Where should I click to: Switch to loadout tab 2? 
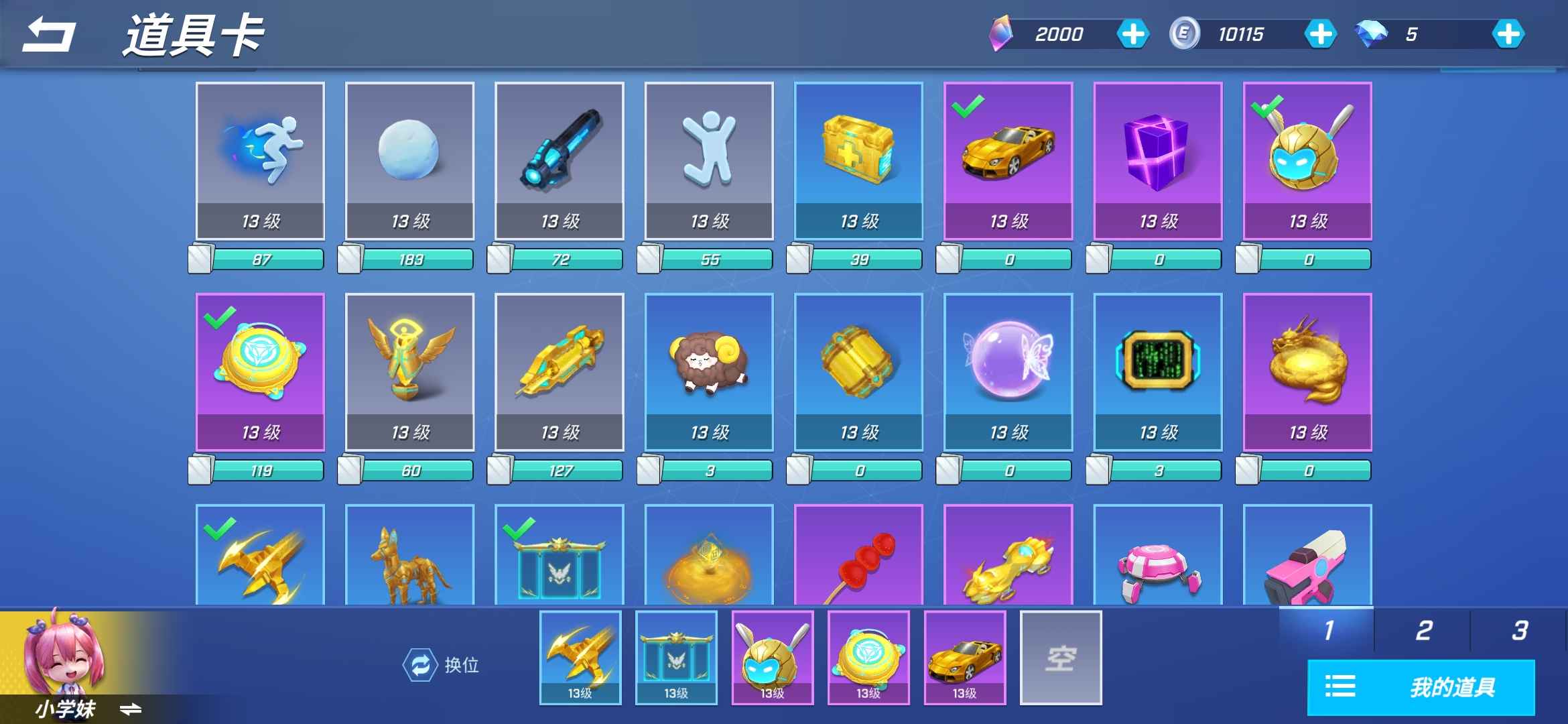1423,630
